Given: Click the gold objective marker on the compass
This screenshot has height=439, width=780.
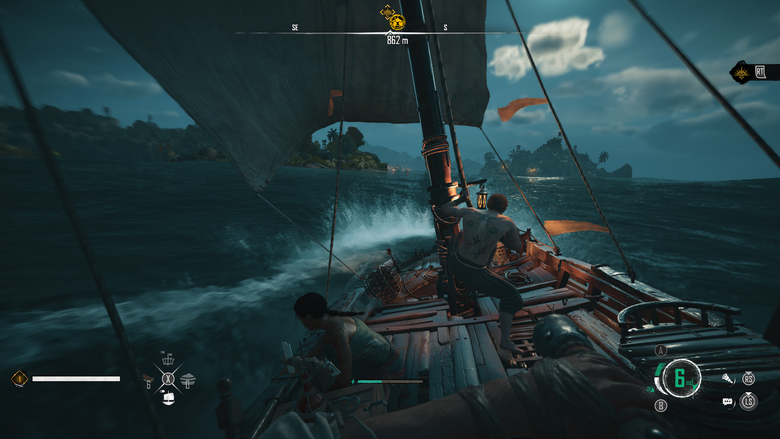Looking at the screenshot, I should tap(395, 18).
